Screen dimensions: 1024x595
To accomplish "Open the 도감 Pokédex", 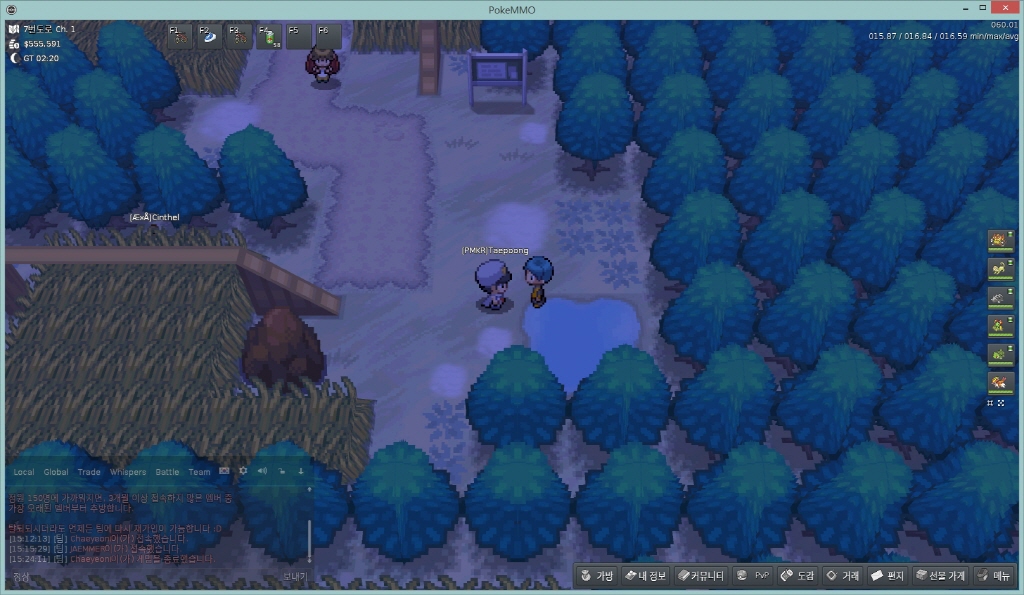I will [x=797, y=576].
